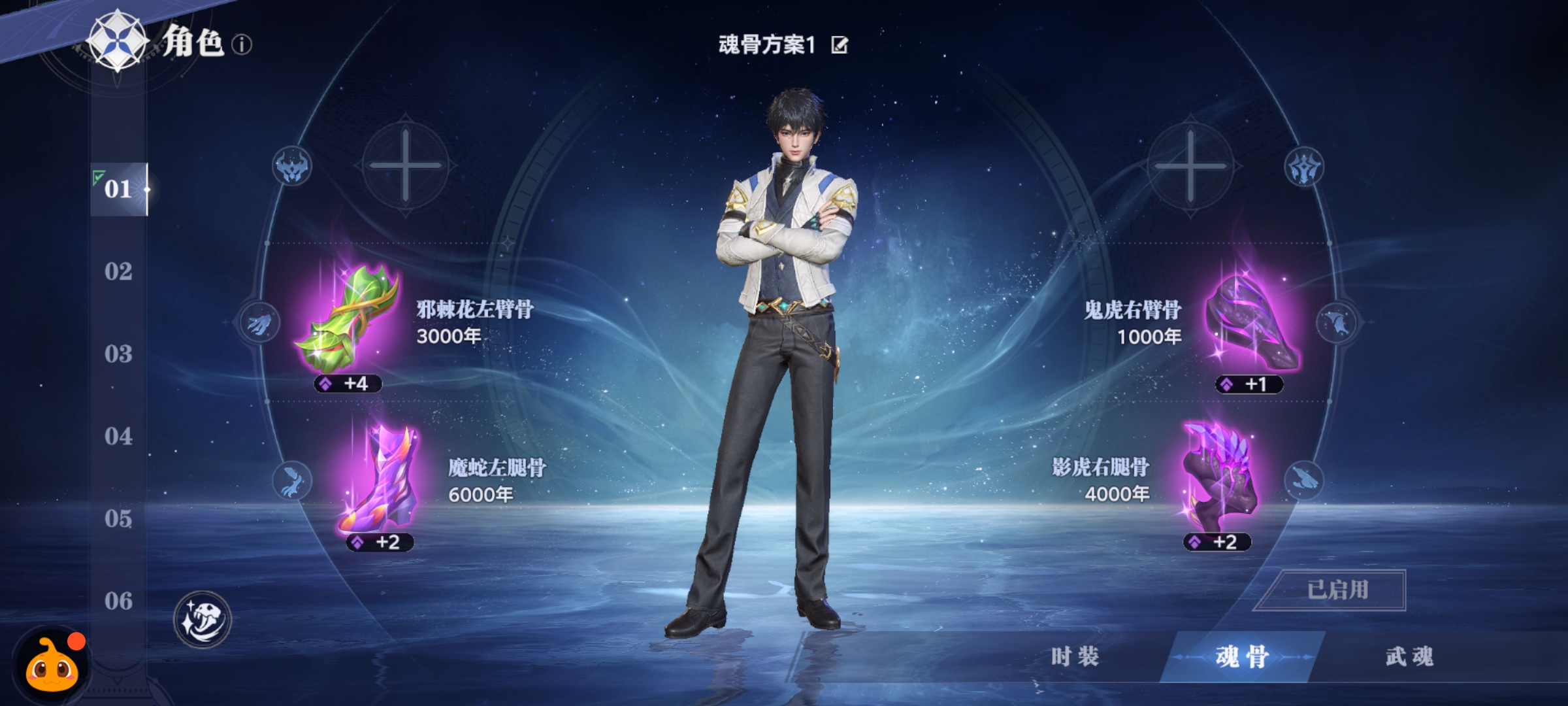The image size is (1568, 706).
Task: Open the snake skull round icon
Action: (x=203, y=619)
